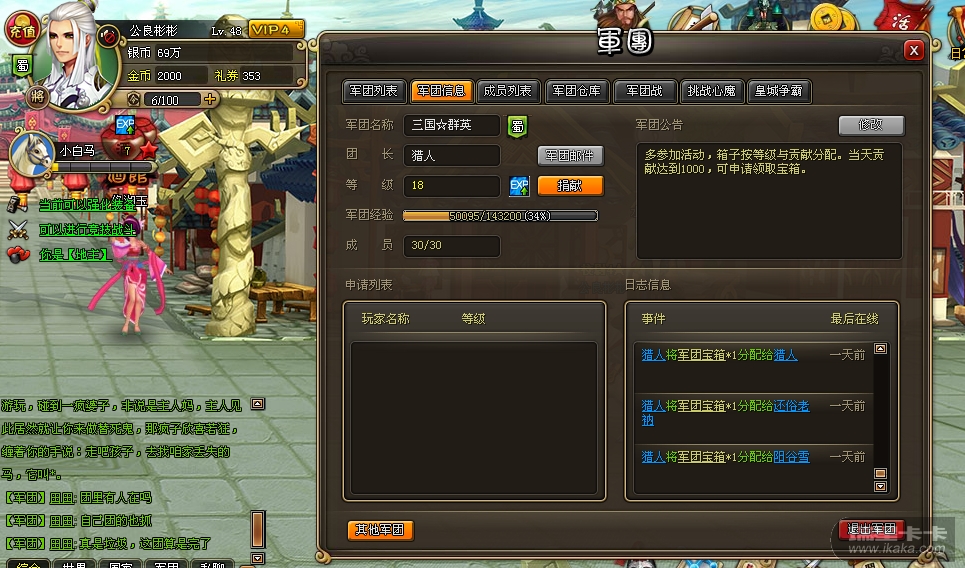The width and height of the screenshot is (965, 568).
Task: Select the 军团战 legion war tab
Action: [645, 91]
